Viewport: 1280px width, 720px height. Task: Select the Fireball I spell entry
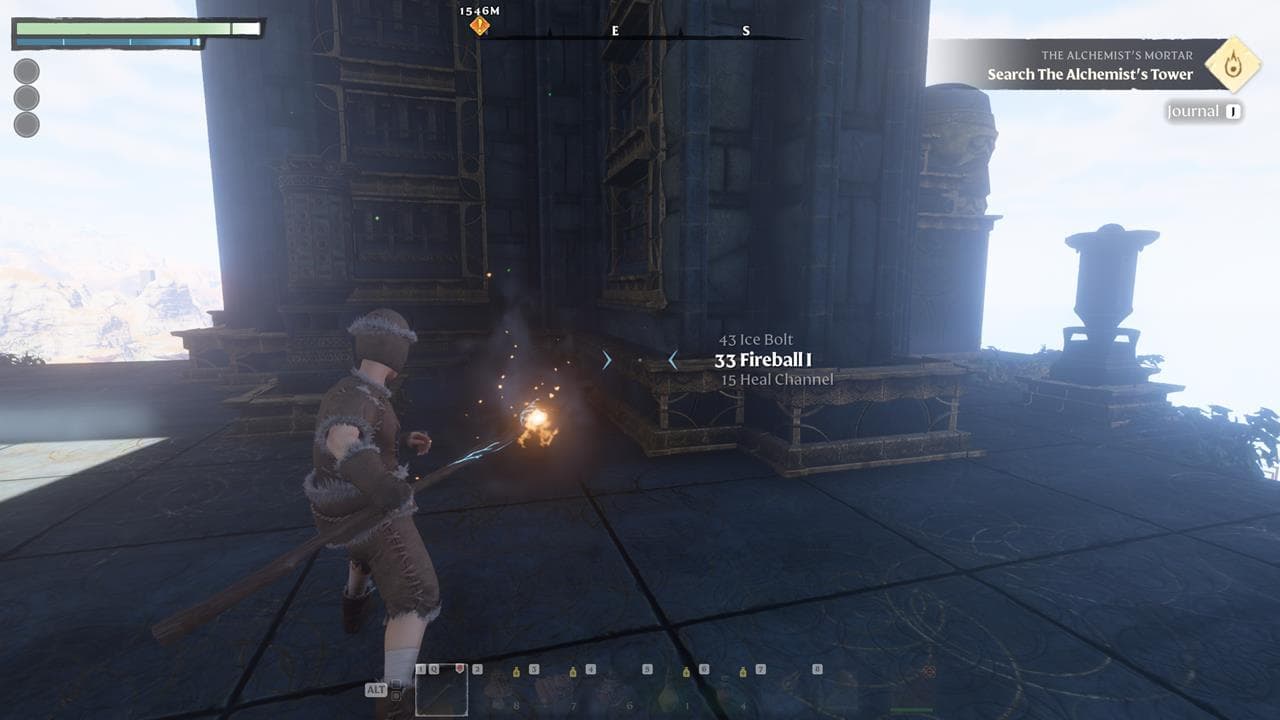(x=763, y=360)
